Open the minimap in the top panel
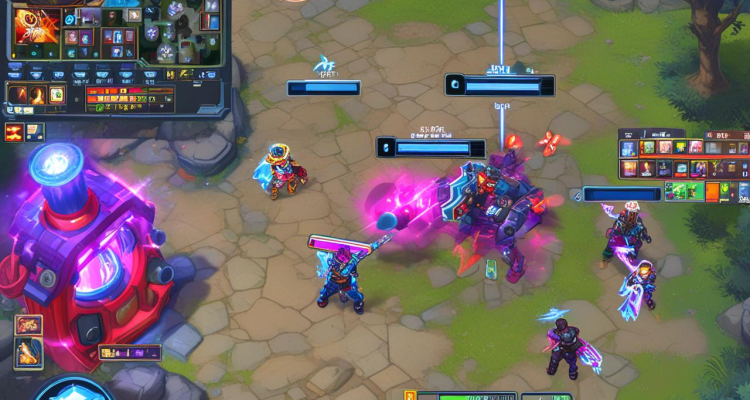The width and height of the screenshot is (750, 400). pos(185,35)
